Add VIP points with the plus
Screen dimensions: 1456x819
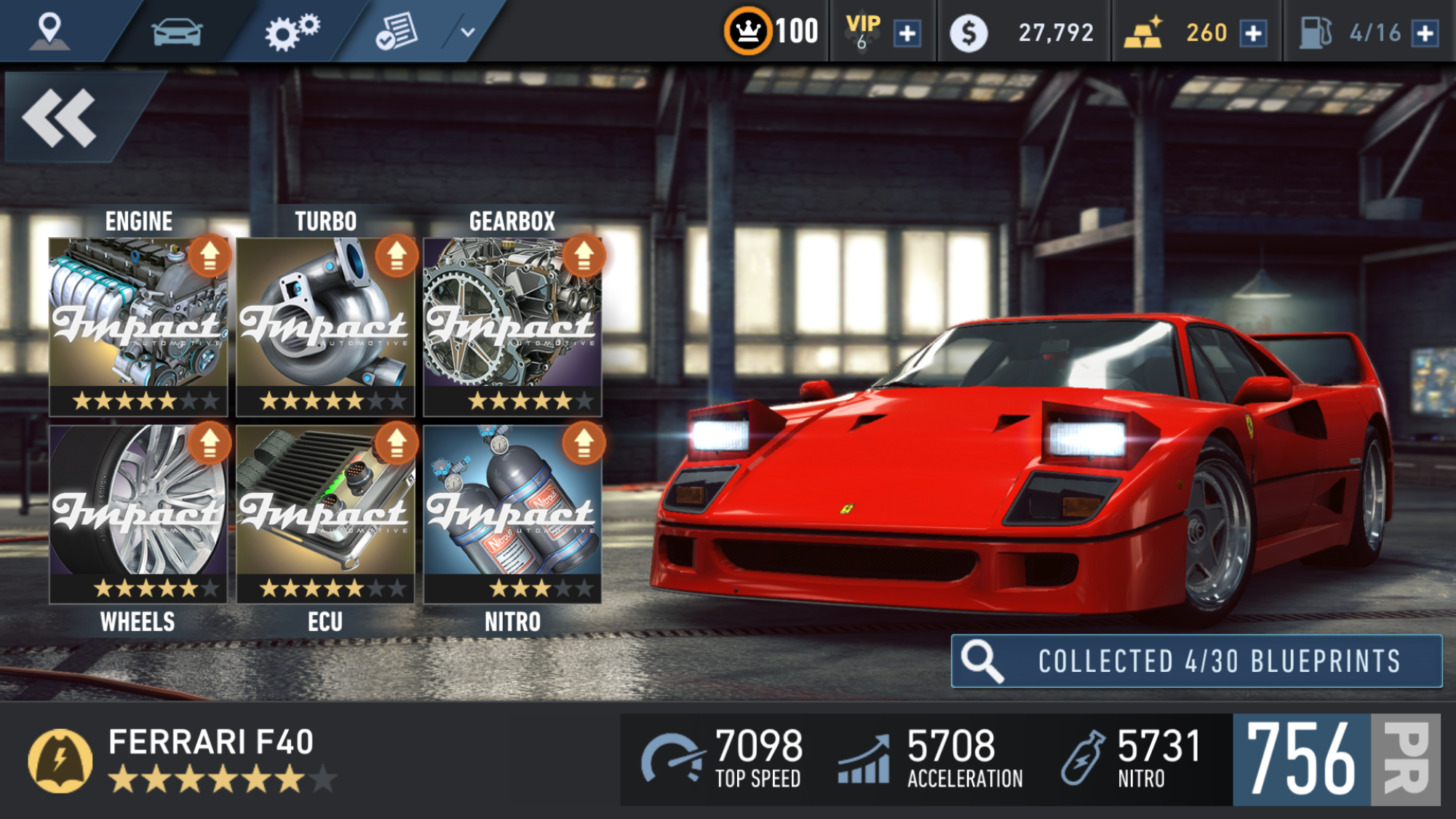(907, 33)
